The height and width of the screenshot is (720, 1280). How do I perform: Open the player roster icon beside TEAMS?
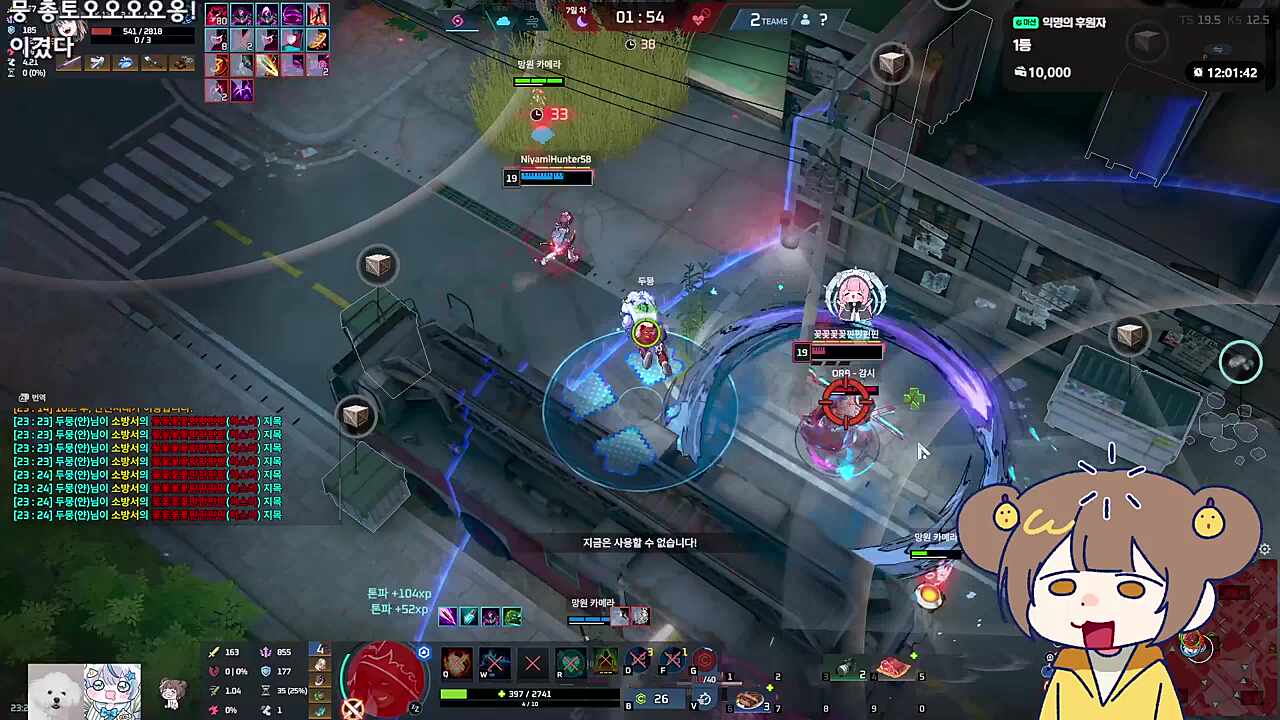805,20
